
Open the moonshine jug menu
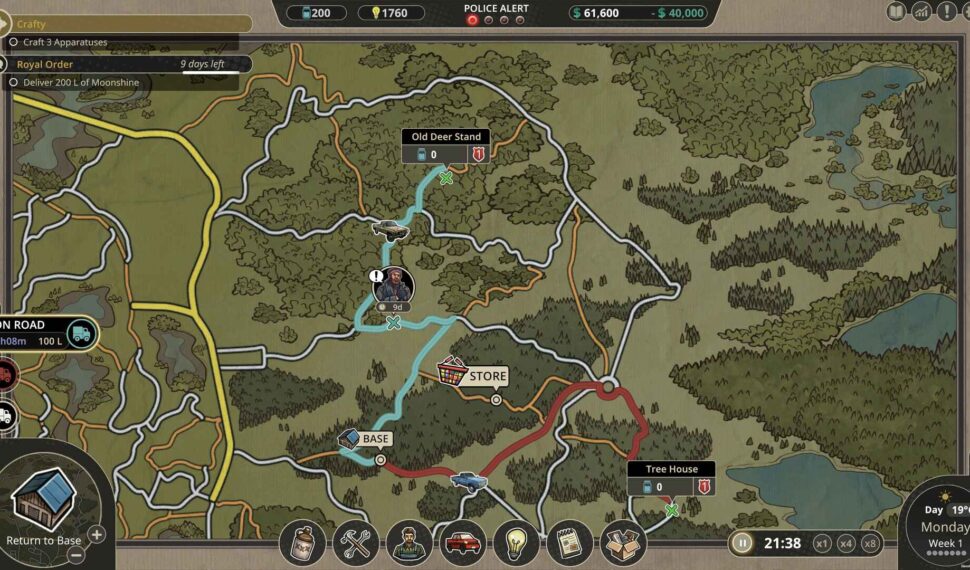pos(302,543)
